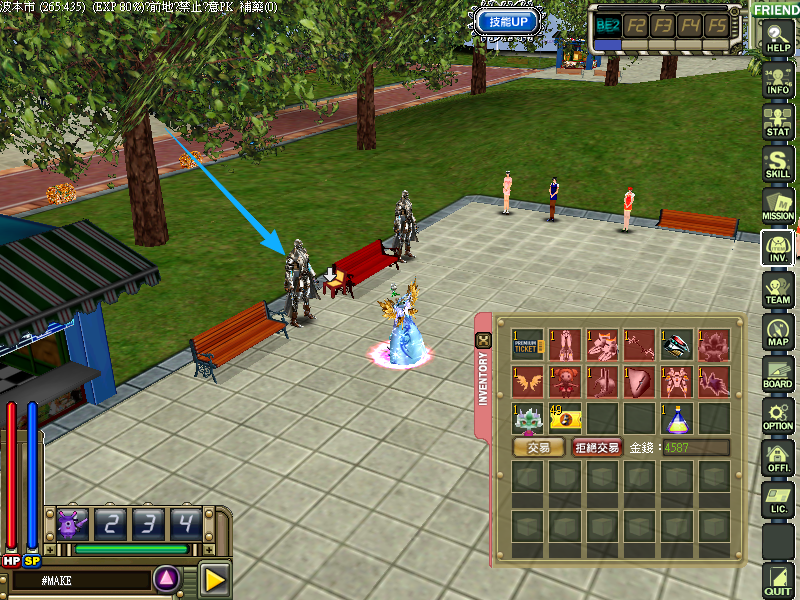Close the inventory panel with the X
The height and width of the screenshot is (600, 800).
tap(483, 340)
